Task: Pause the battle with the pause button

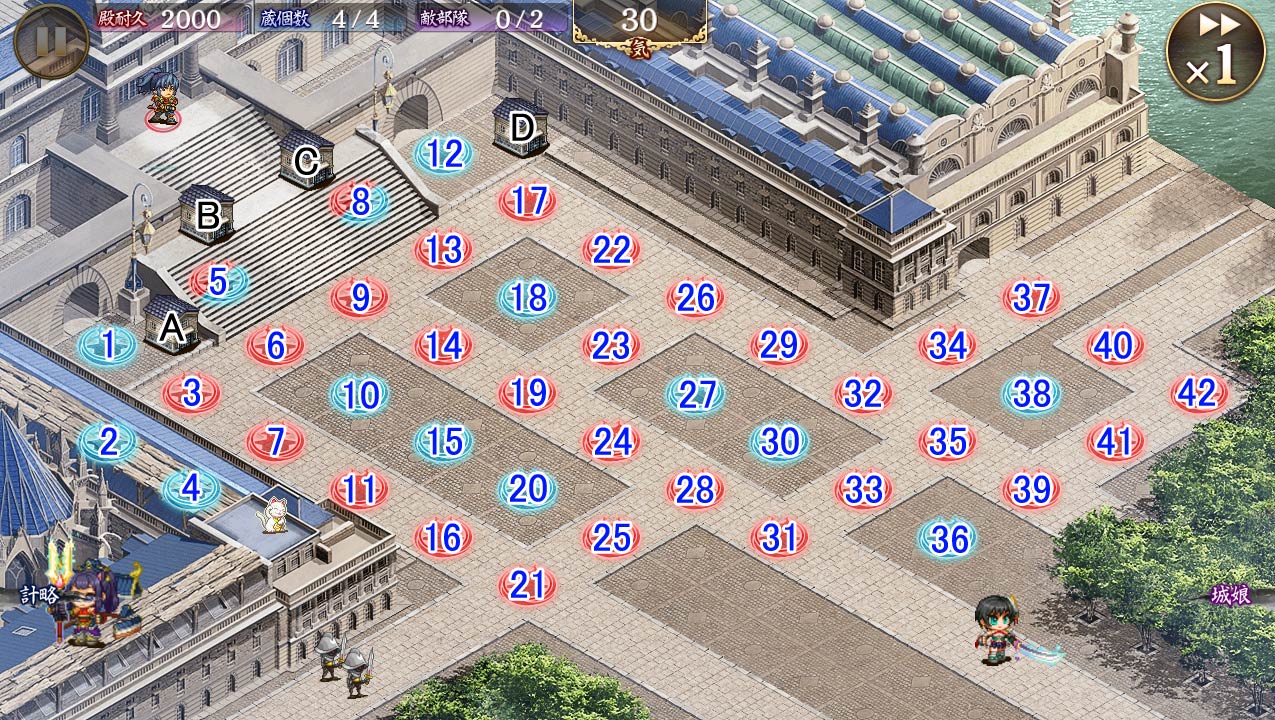Action: pyautogui.click(x=51, y=41)
